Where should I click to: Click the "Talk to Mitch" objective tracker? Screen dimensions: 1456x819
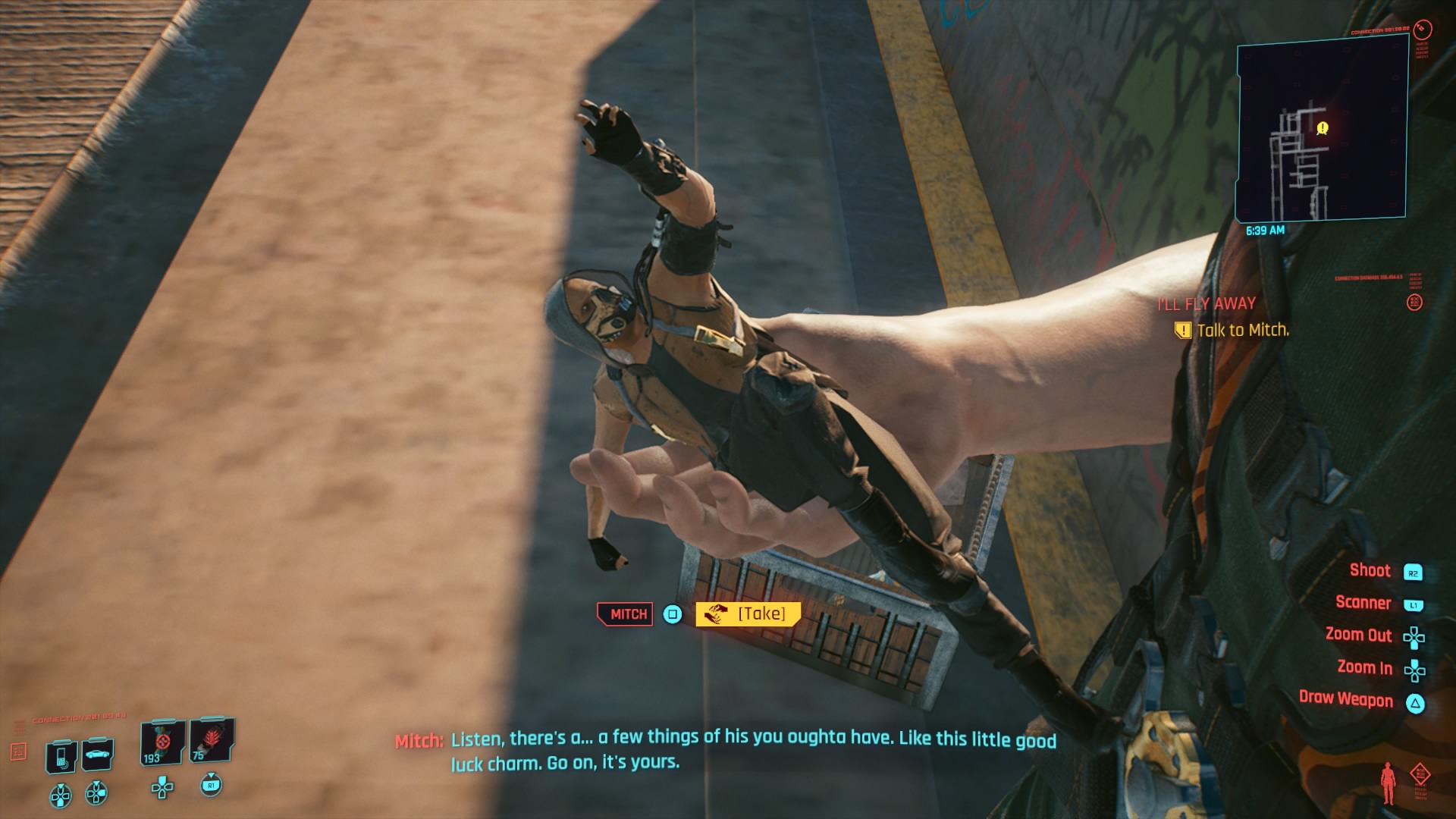coord(1242,331)
